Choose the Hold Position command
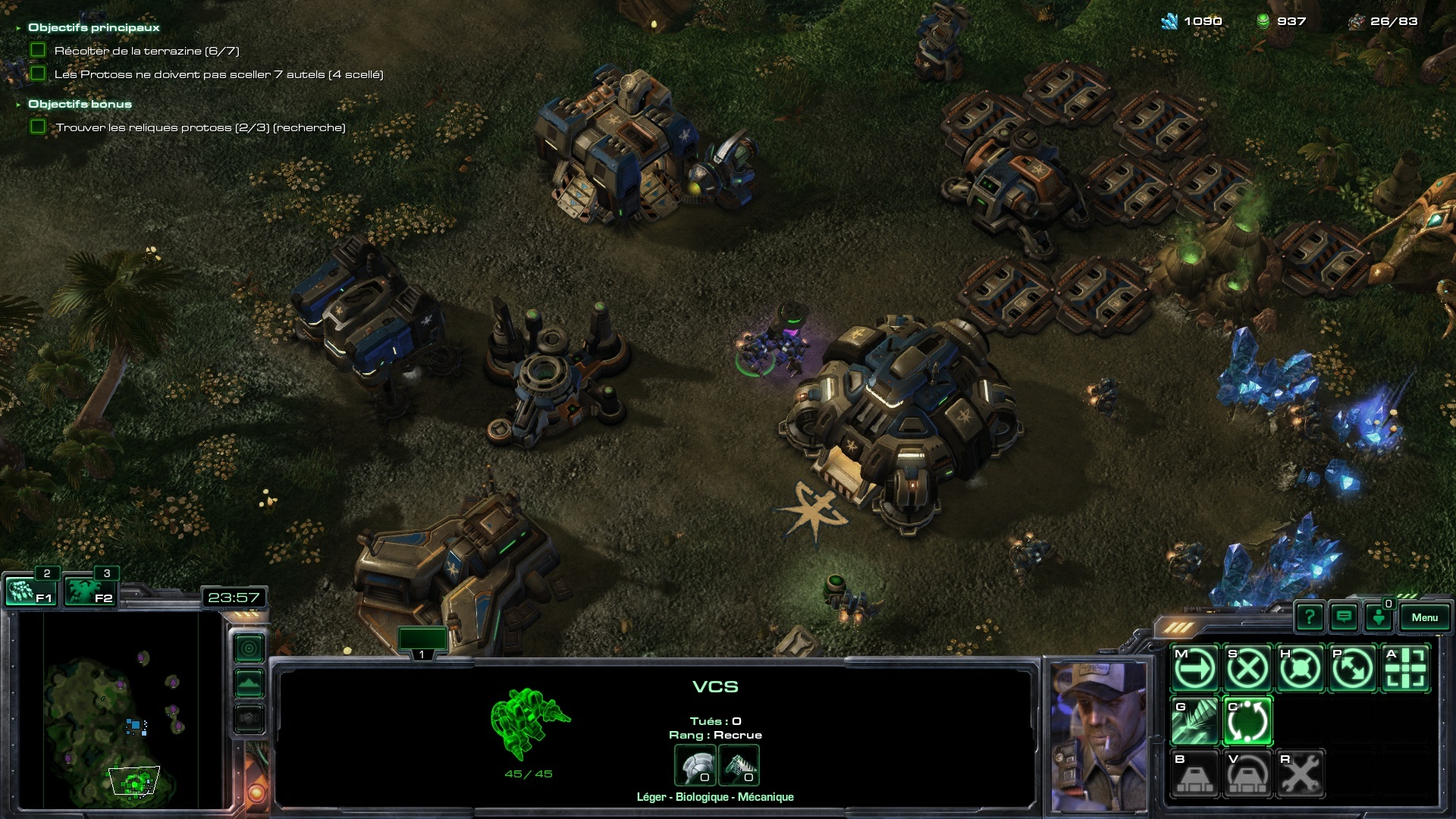This screenshot has width=1456, height=819. tap(1300, 669)
